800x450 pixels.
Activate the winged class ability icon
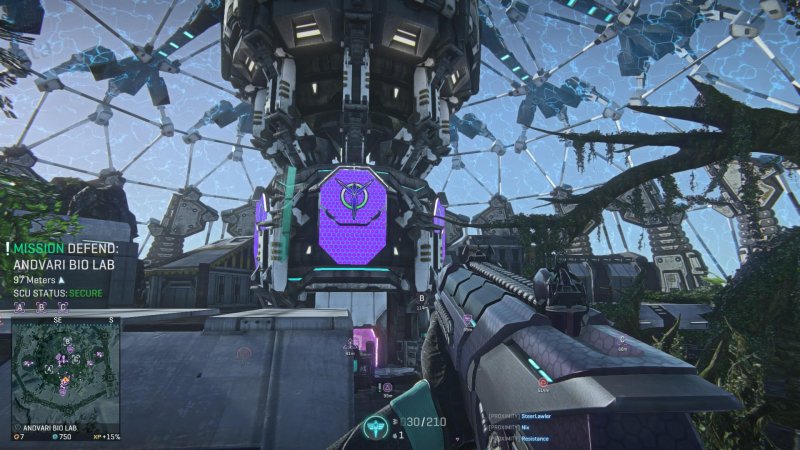tap(376, 424)
